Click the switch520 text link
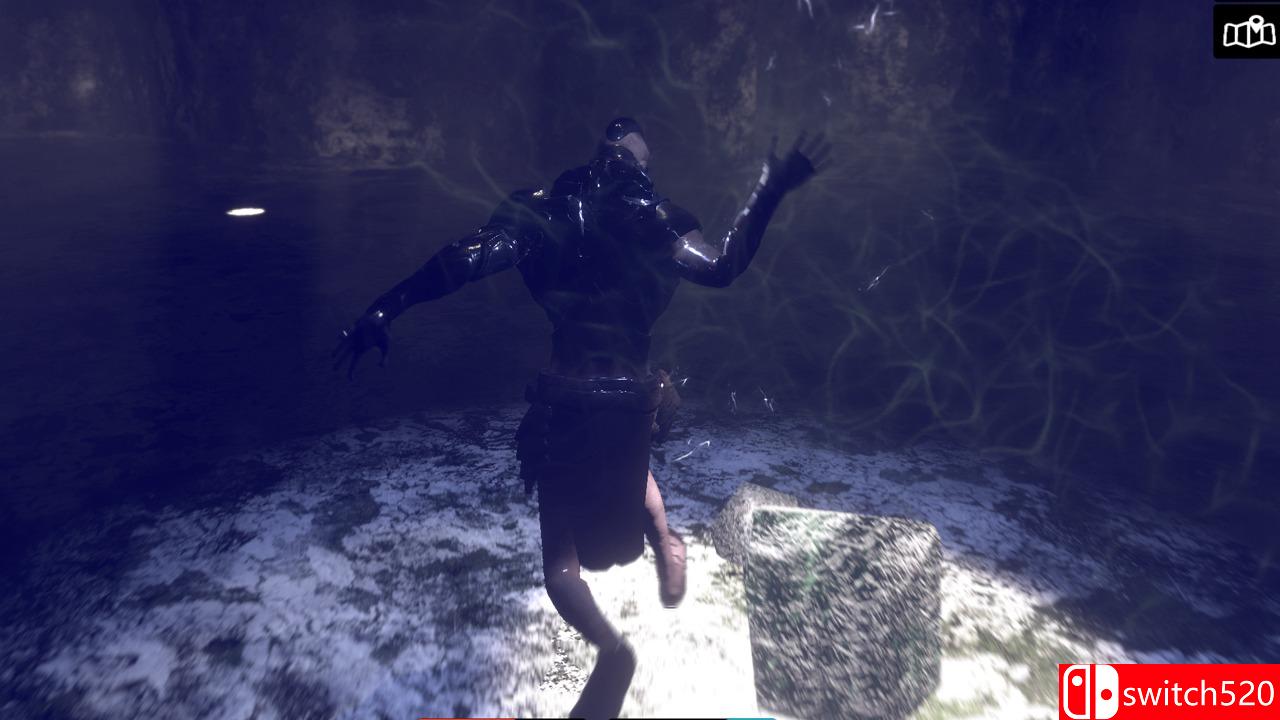 click(x=1198, y=693)
